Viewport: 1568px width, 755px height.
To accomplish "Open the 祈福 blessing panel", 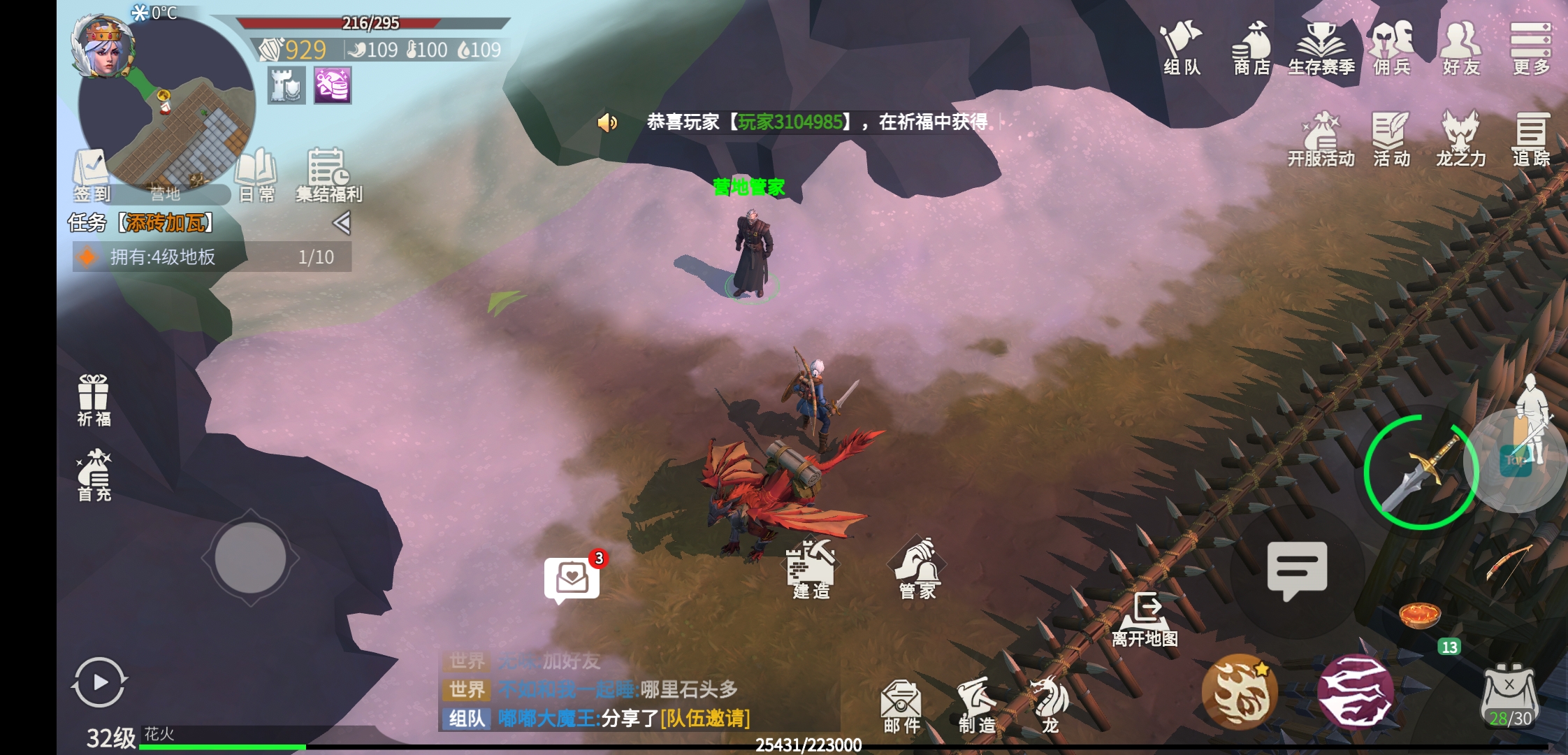I will pyautogui.click(x=93, y=398).
